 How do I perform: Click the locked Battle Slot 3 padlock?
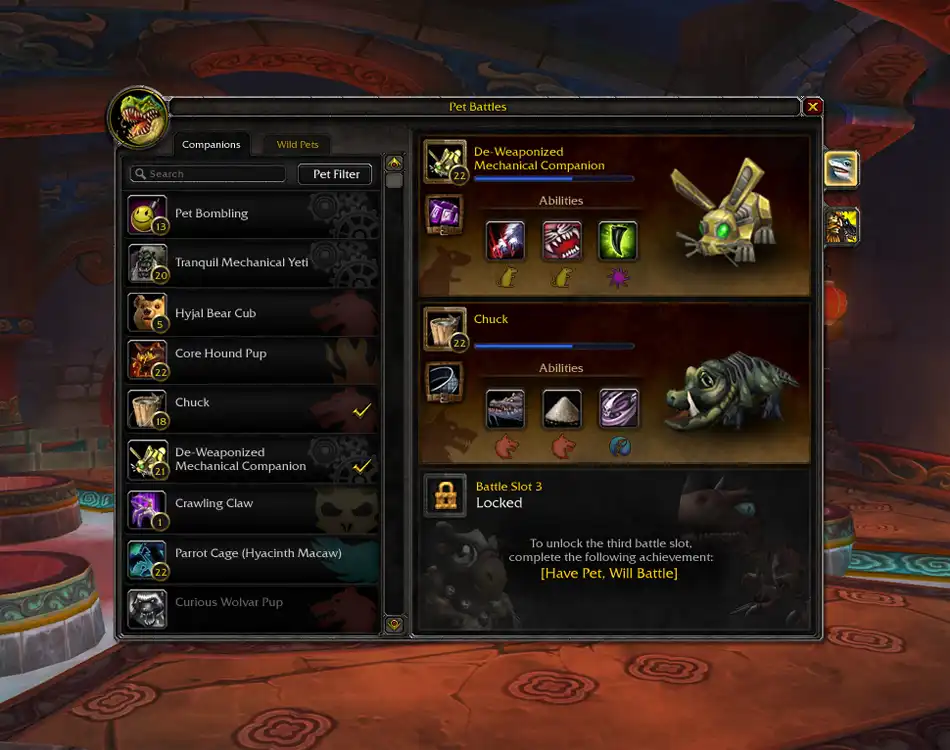tap(445, 495)
